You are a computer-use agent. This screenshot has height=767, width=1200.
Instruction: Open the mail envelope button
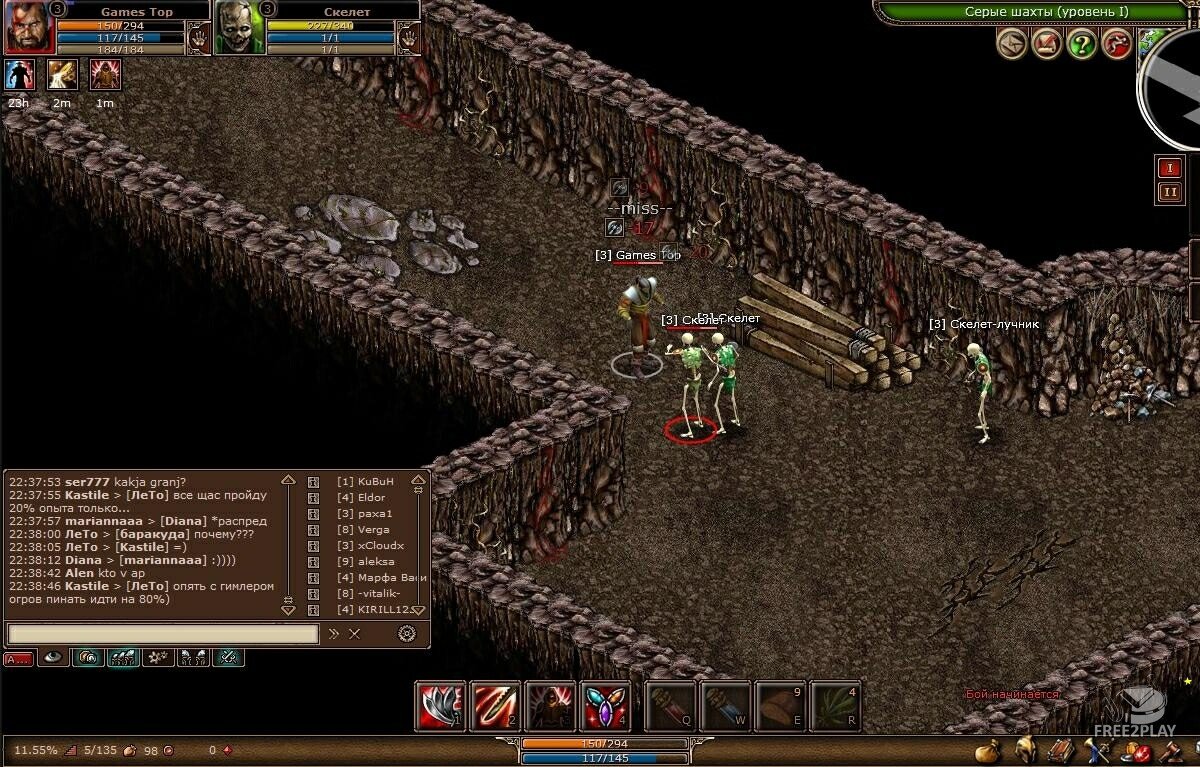click(1012, 43)
